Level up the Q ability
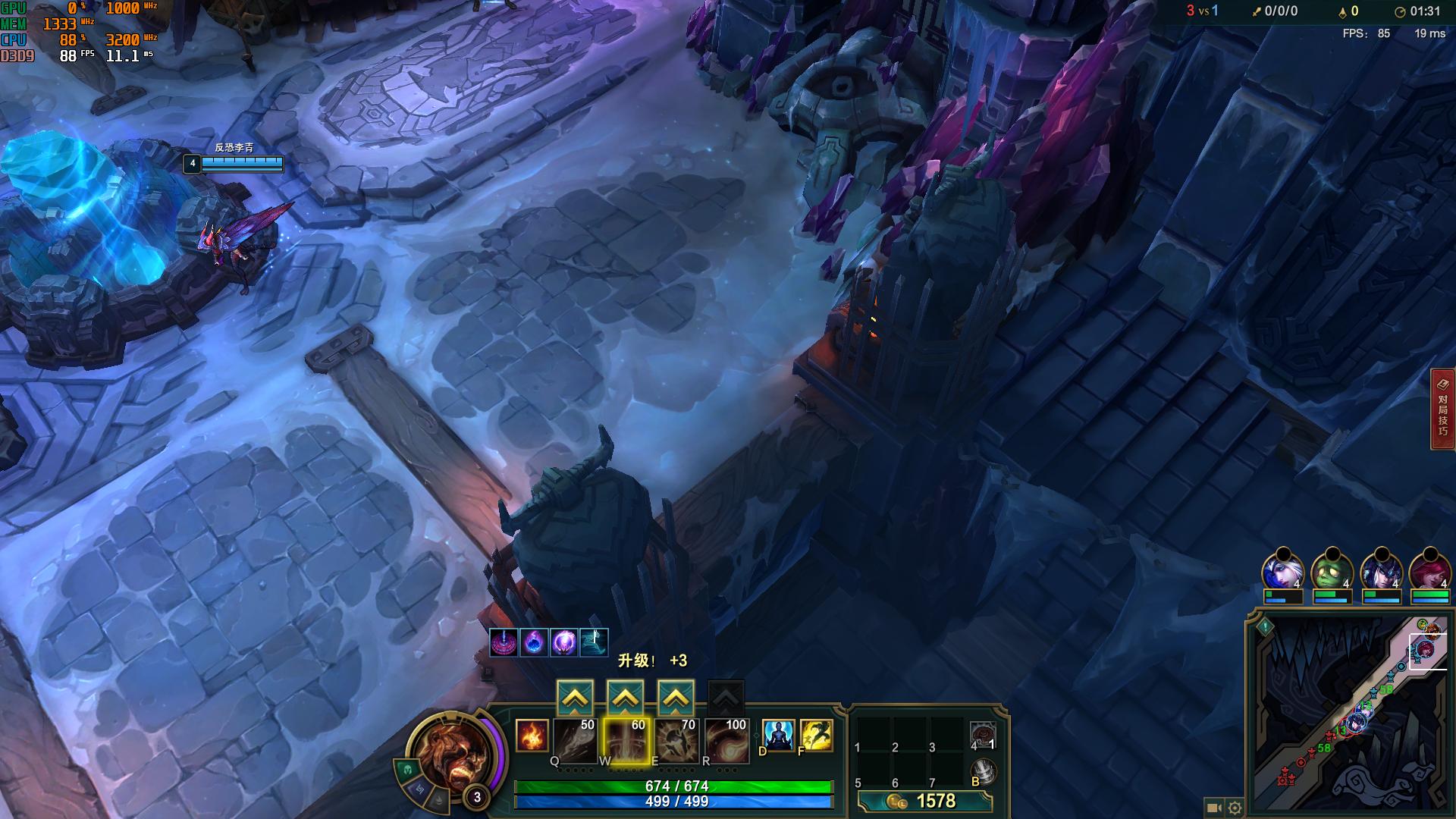Image resolution: width=1456 pixels, height=819 pixels. click(575, 698)
